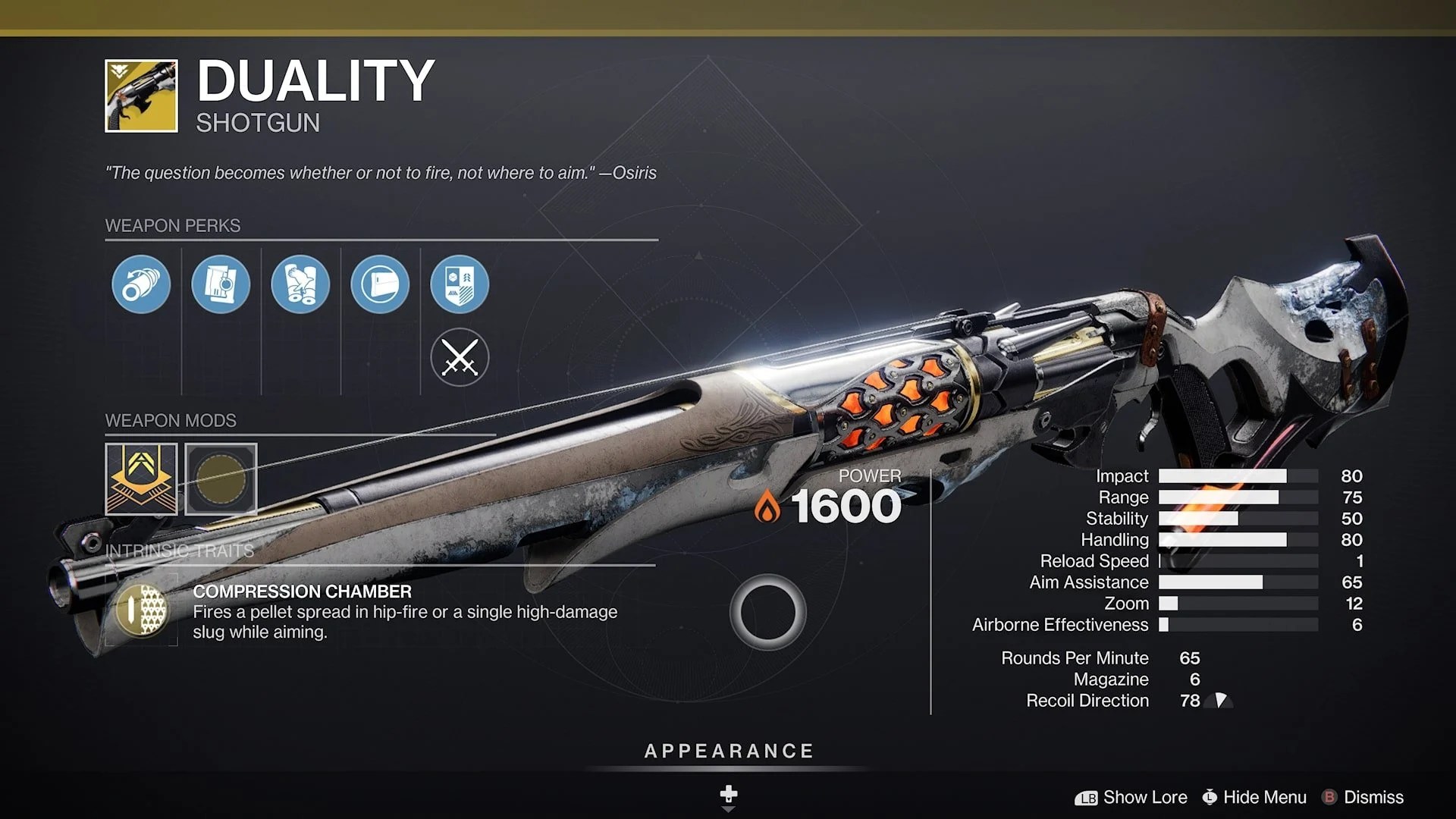Switch to the Weapon Mods section
Viewport: 1456px width, 819px height.
[172, 420]
